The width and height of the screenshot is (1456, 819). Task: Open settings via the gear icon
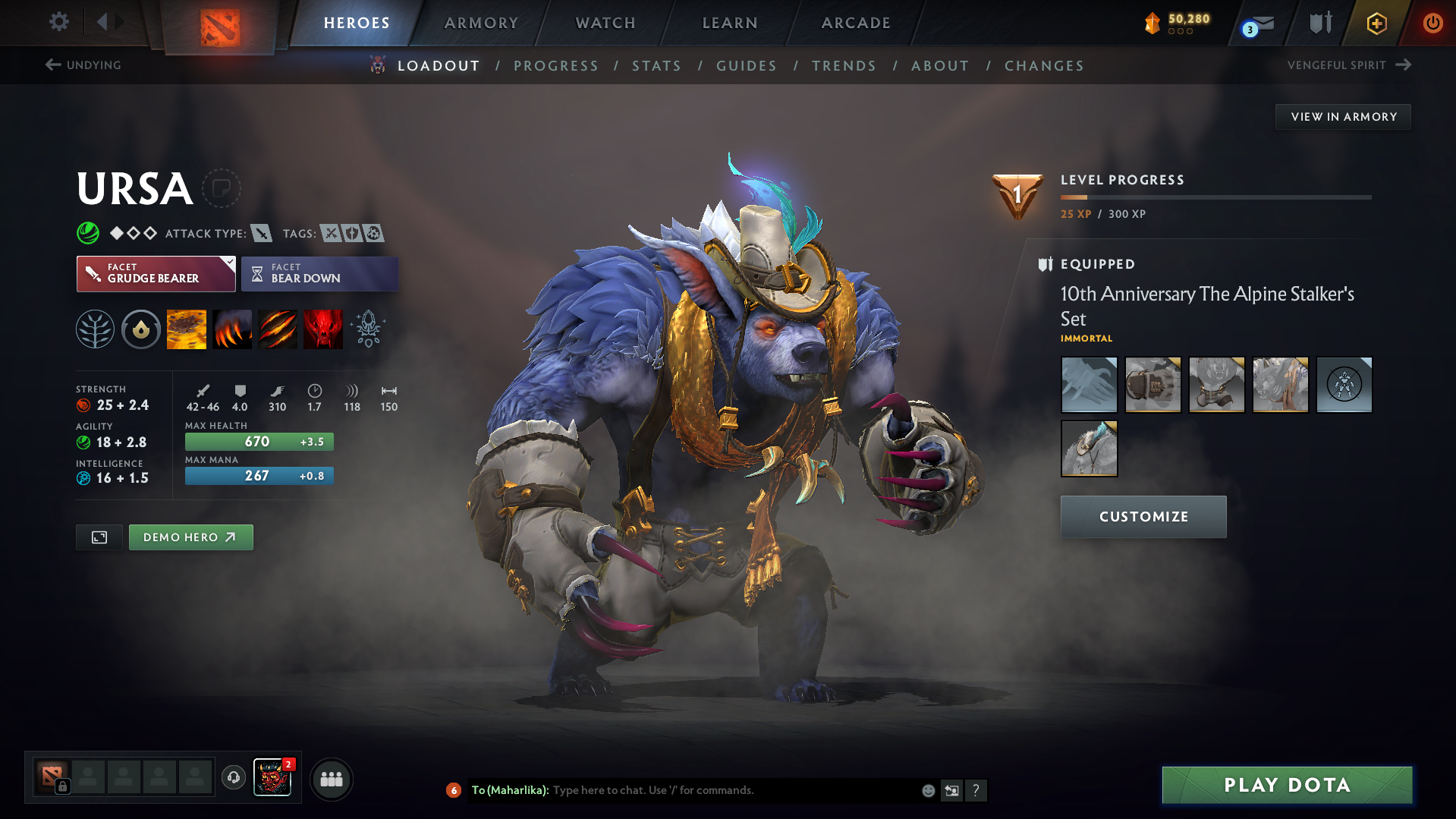[x=58, y=23]
